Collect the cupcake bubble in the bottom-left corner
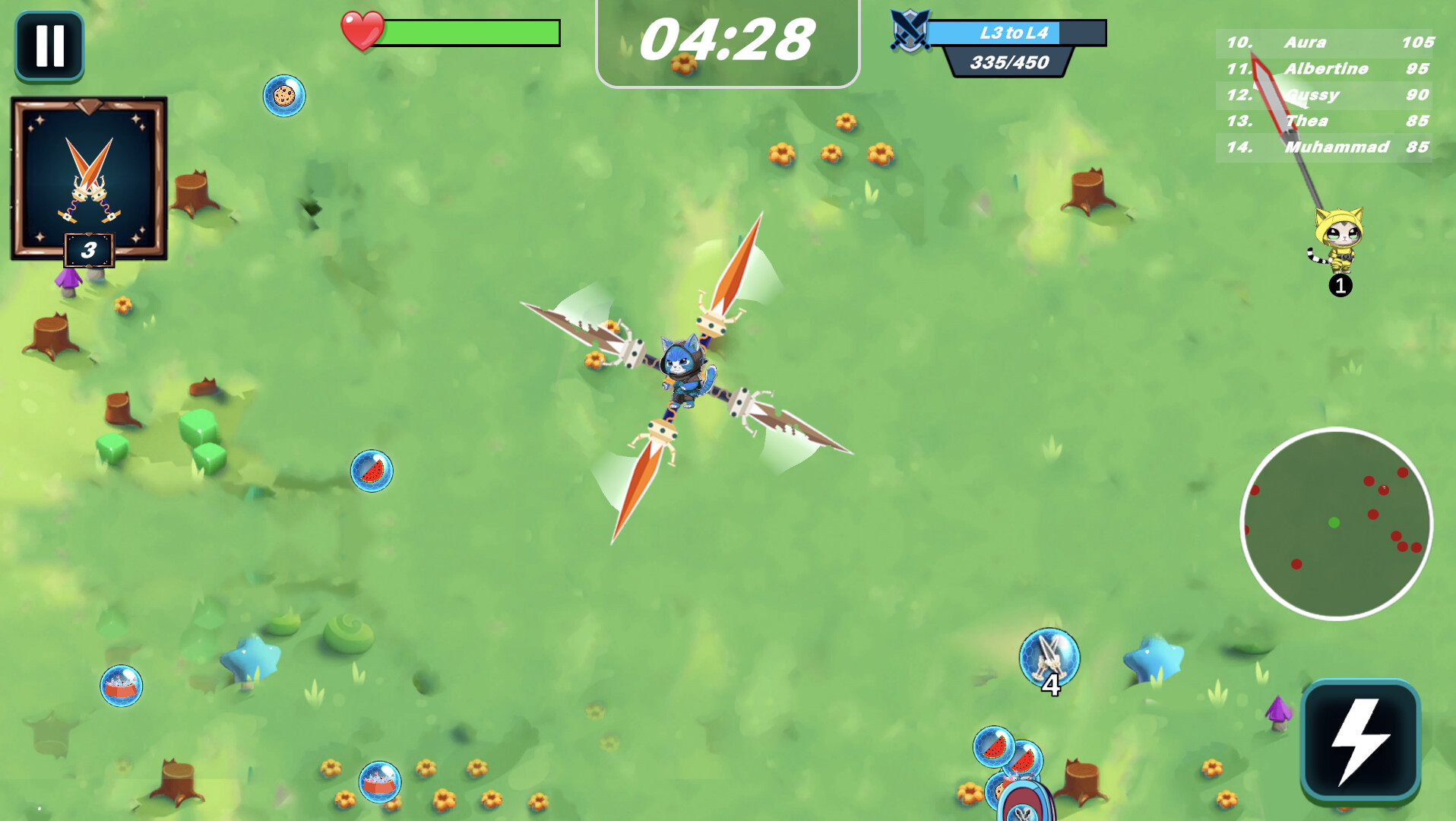This screenshot has width=1456, height=821. point(122,685)
